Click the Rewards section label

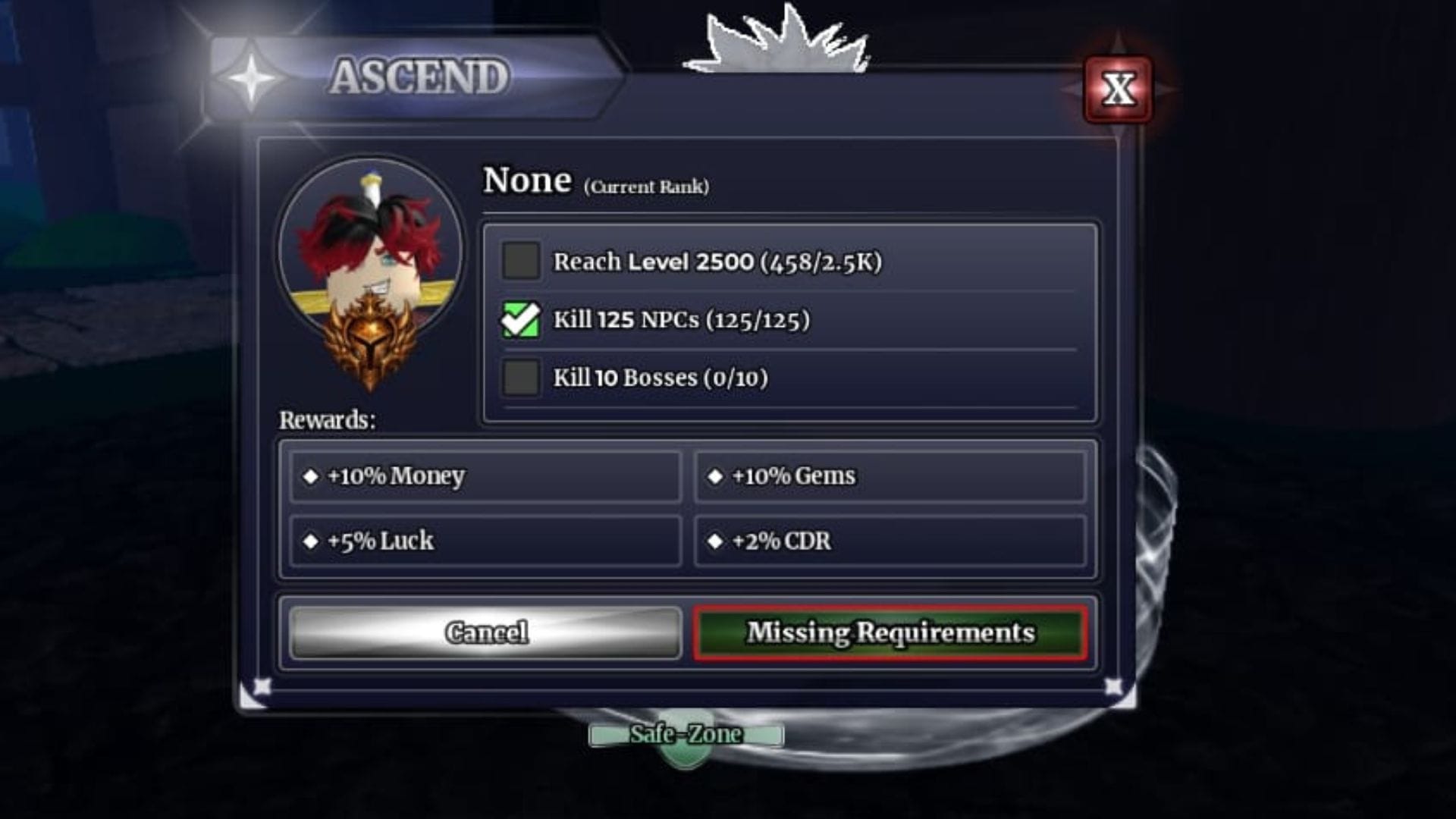326,419
